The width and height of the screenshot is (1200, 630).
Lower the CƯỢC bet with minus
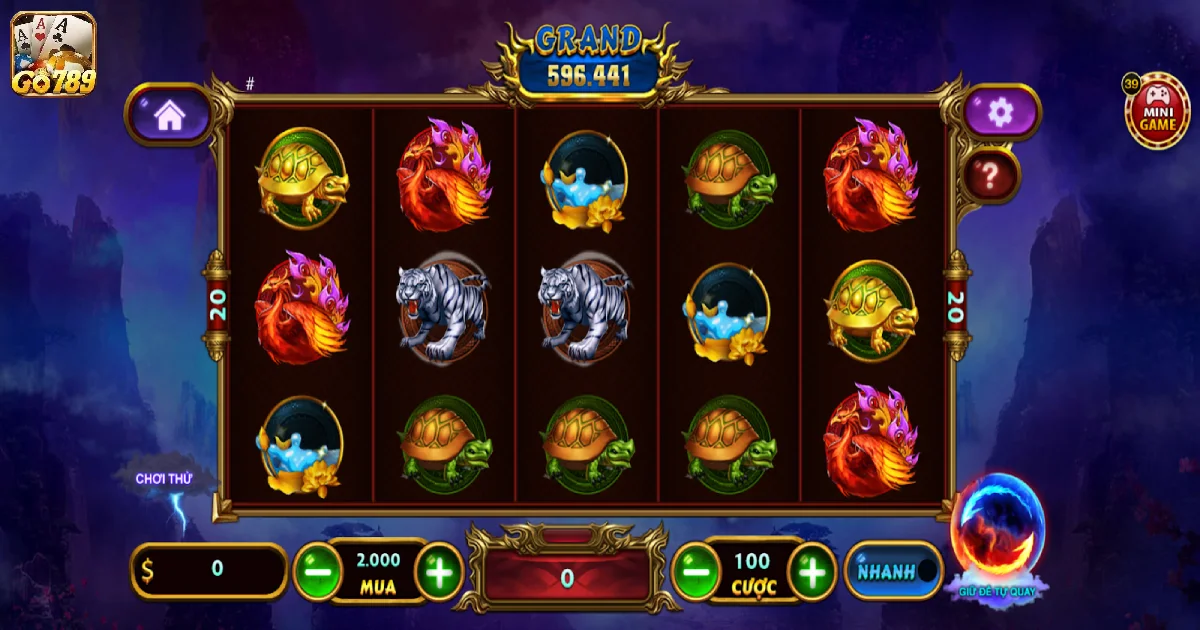(x=696, y=572)
